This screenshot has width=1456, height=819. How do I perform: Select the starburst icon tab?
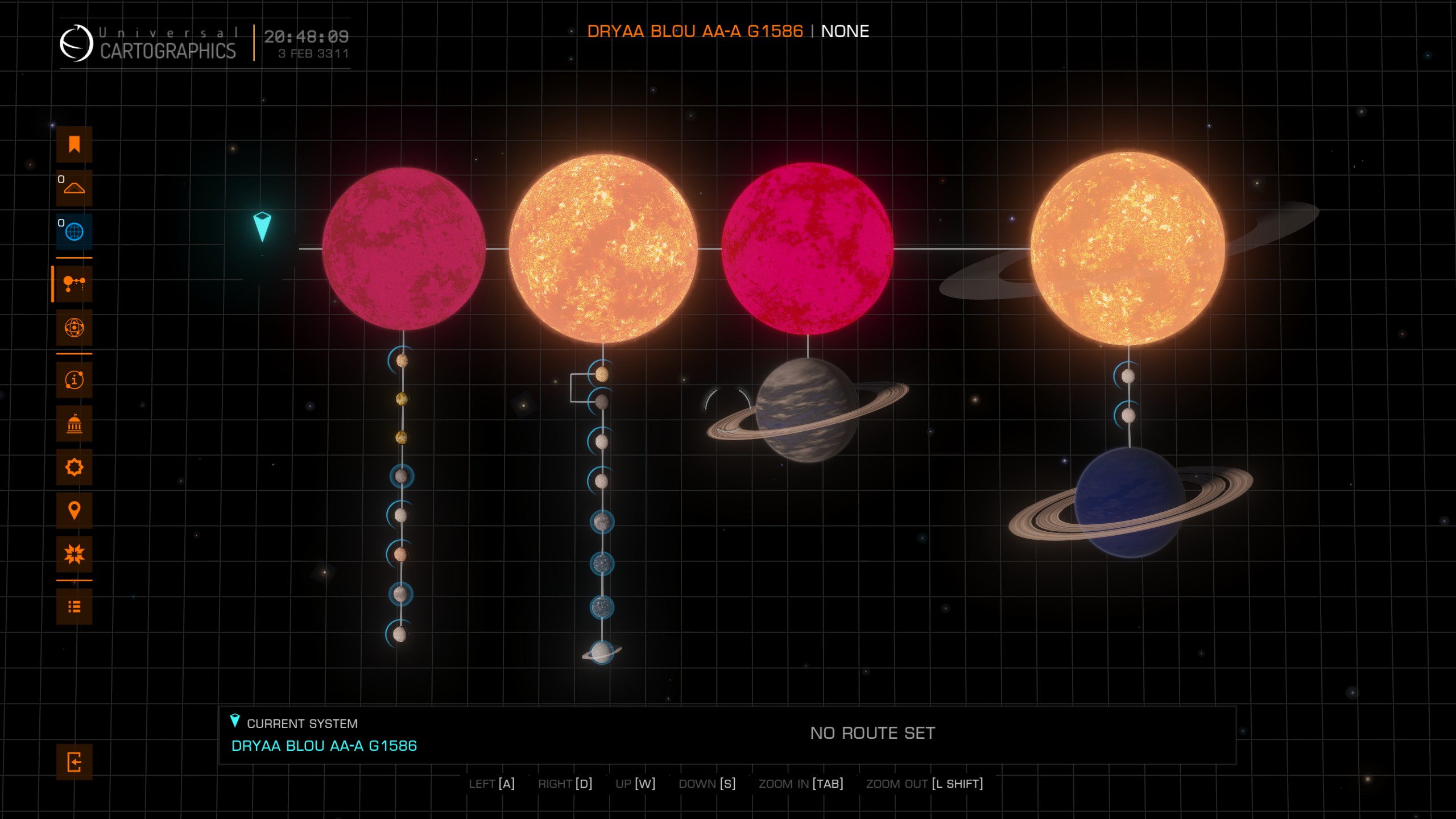pos(74,554)
